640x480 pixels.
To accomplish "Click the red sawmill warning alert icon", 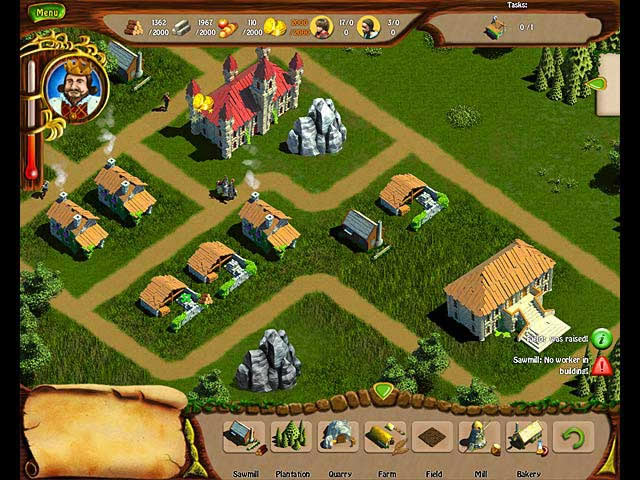I will tap(601, 364).
